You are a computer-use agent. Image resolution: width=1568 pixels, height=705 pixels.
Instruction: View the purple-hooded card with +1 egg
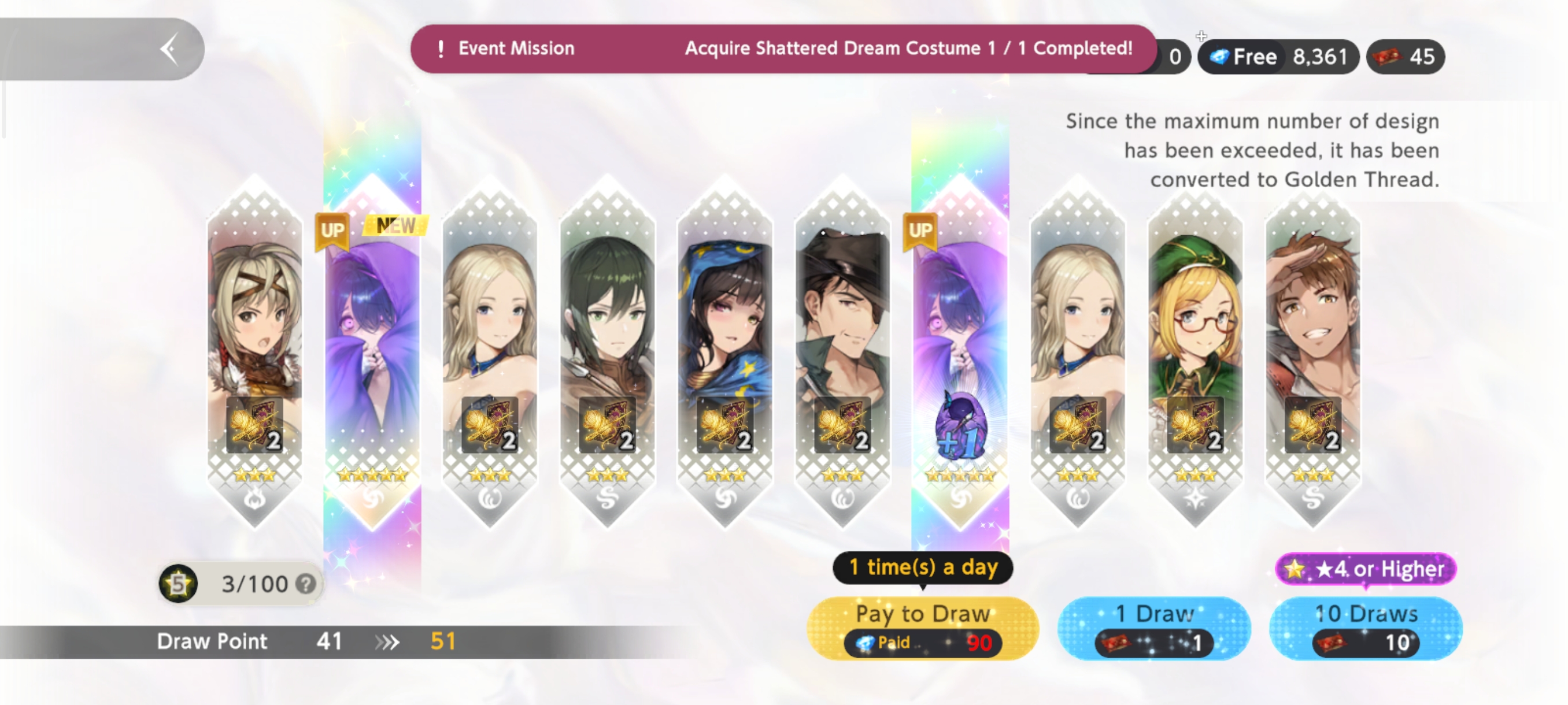pyautogui.click(x=960, y=353)
